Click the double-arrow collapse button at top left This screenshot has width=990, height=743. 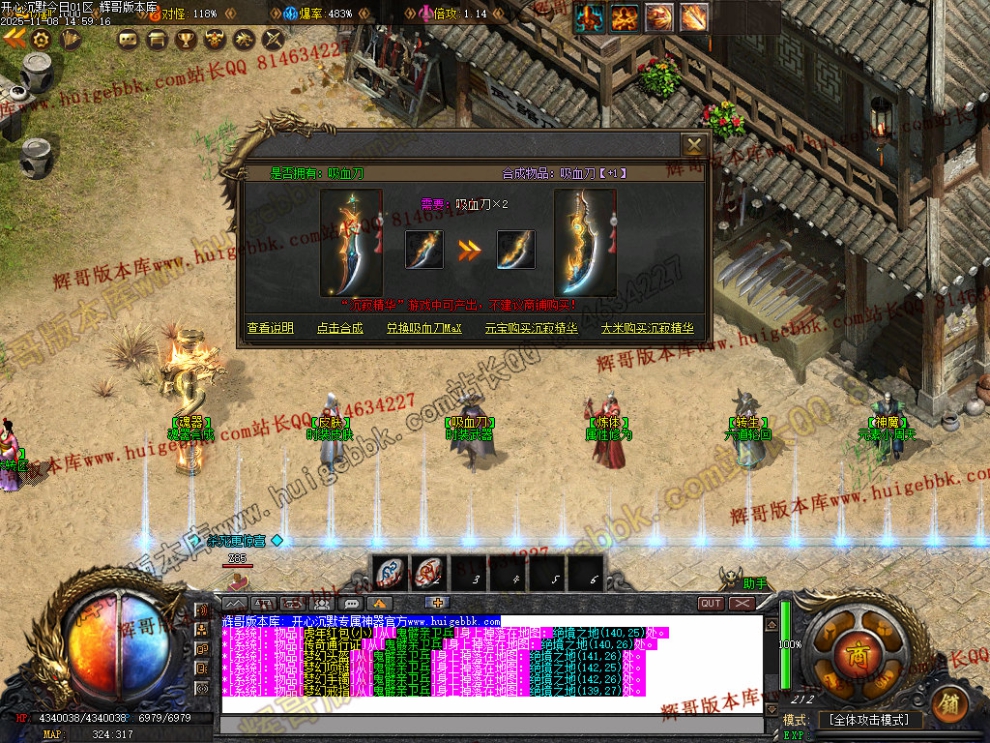click(13, 38)
